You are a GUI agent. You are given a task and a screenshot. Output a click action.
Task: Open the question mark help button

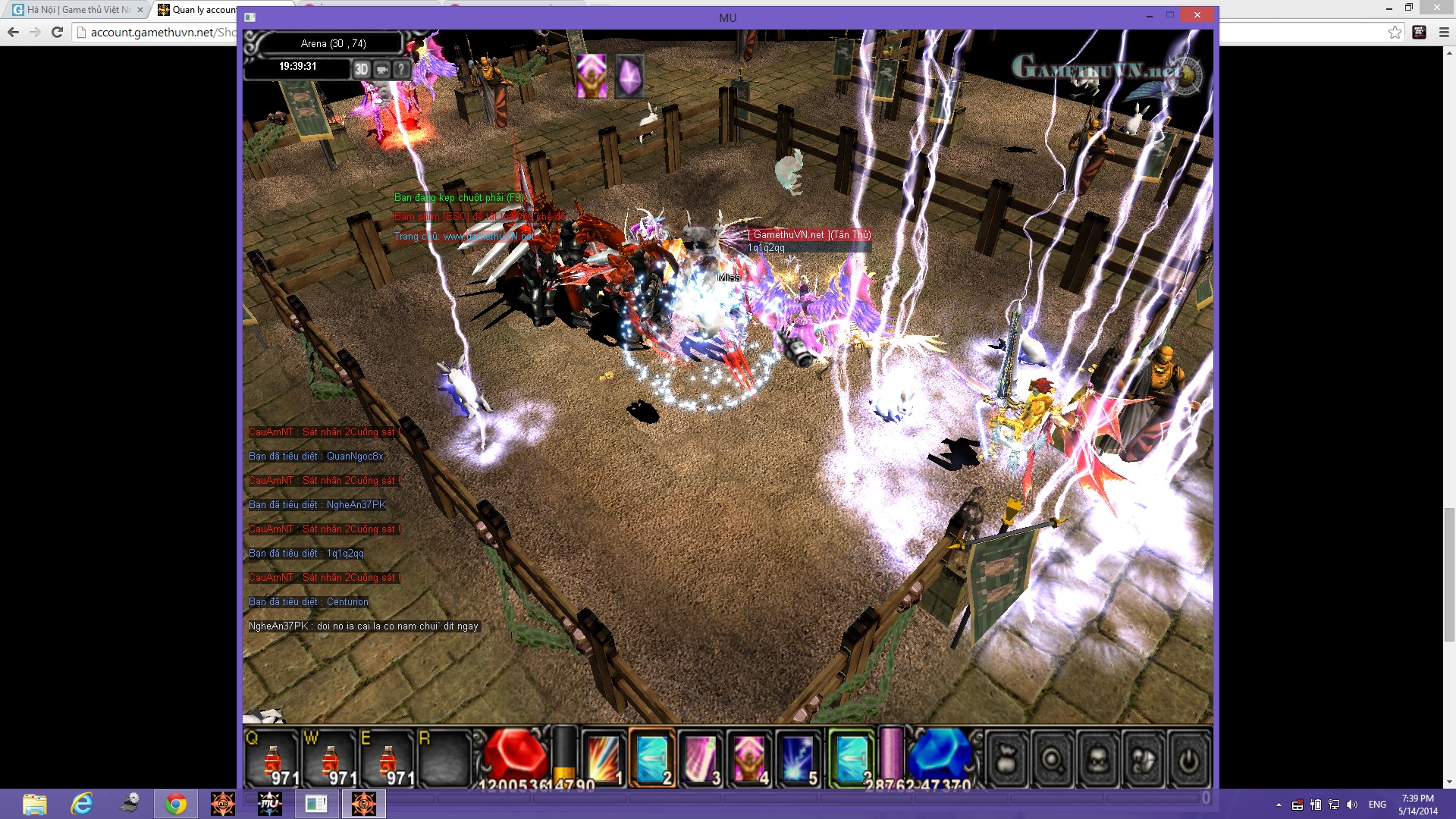401,69
